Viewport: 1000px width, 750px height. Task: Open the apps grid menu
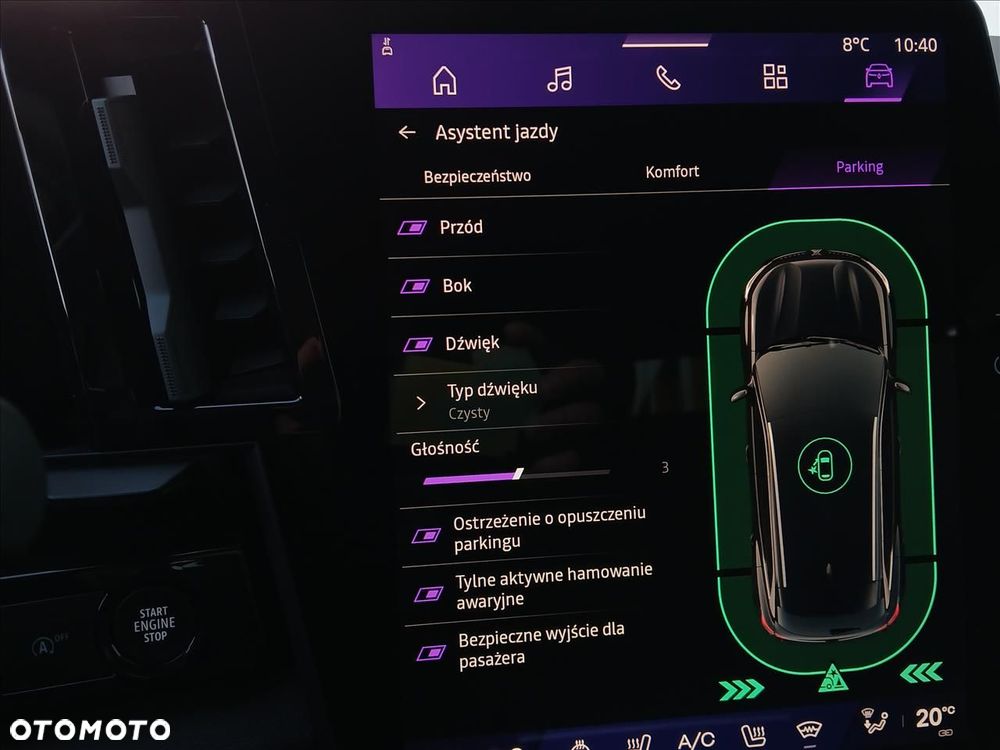(x=775, y=77)
